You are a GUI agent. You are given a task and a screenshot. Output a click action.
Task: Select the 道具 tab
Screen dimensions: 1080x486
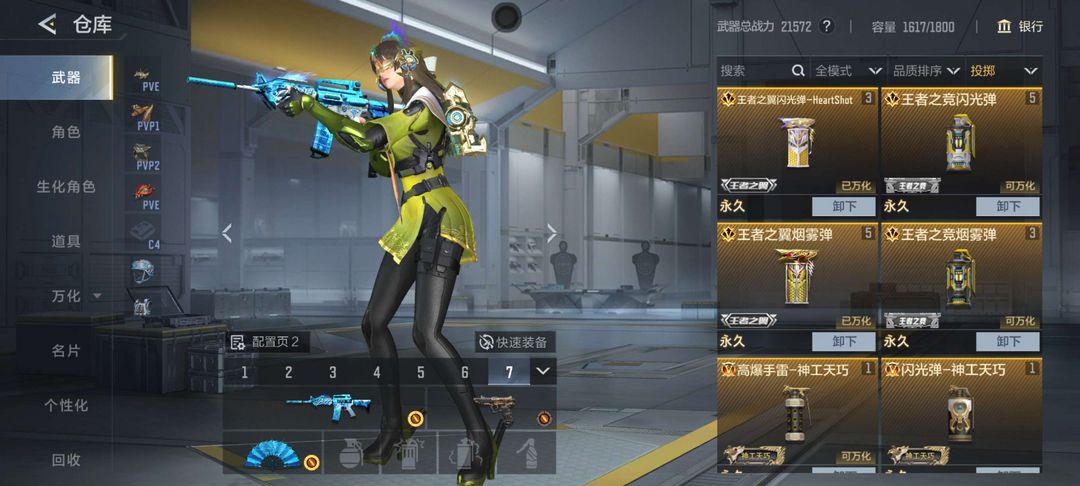66,241
